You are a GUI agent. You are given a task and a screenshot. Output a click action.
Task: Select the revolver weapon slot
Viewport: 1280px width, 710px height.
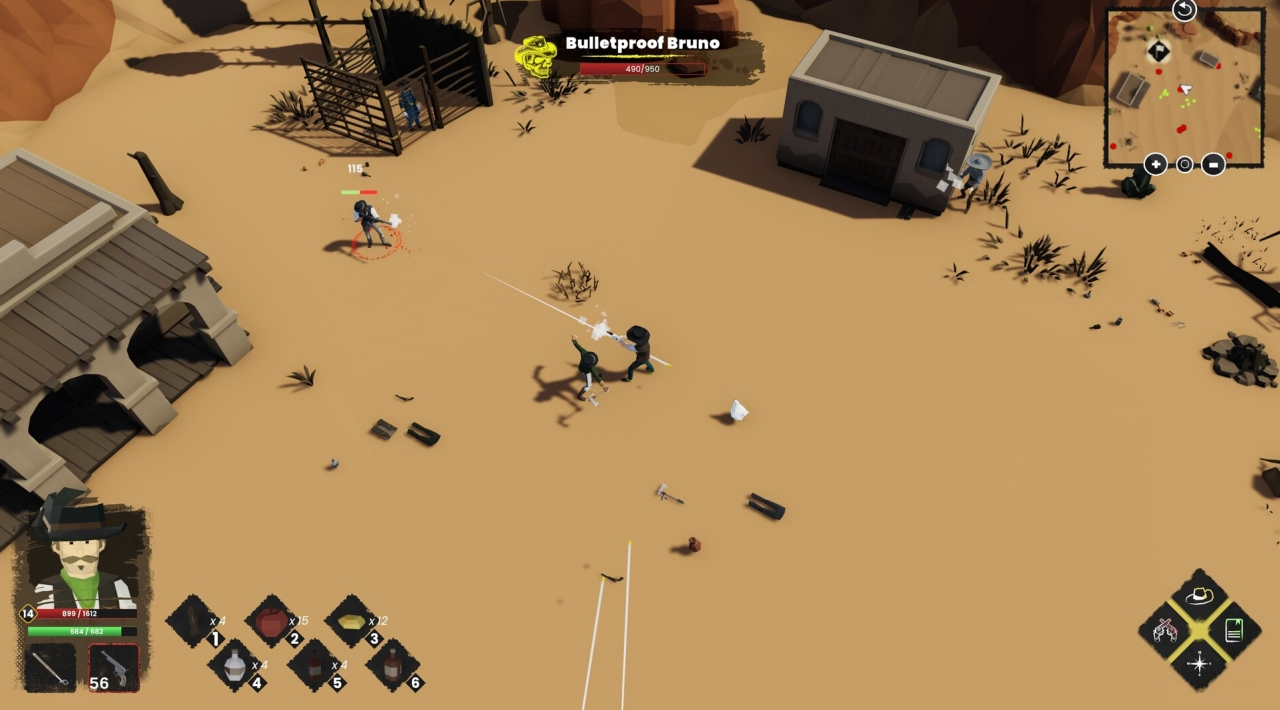[114, 667]
